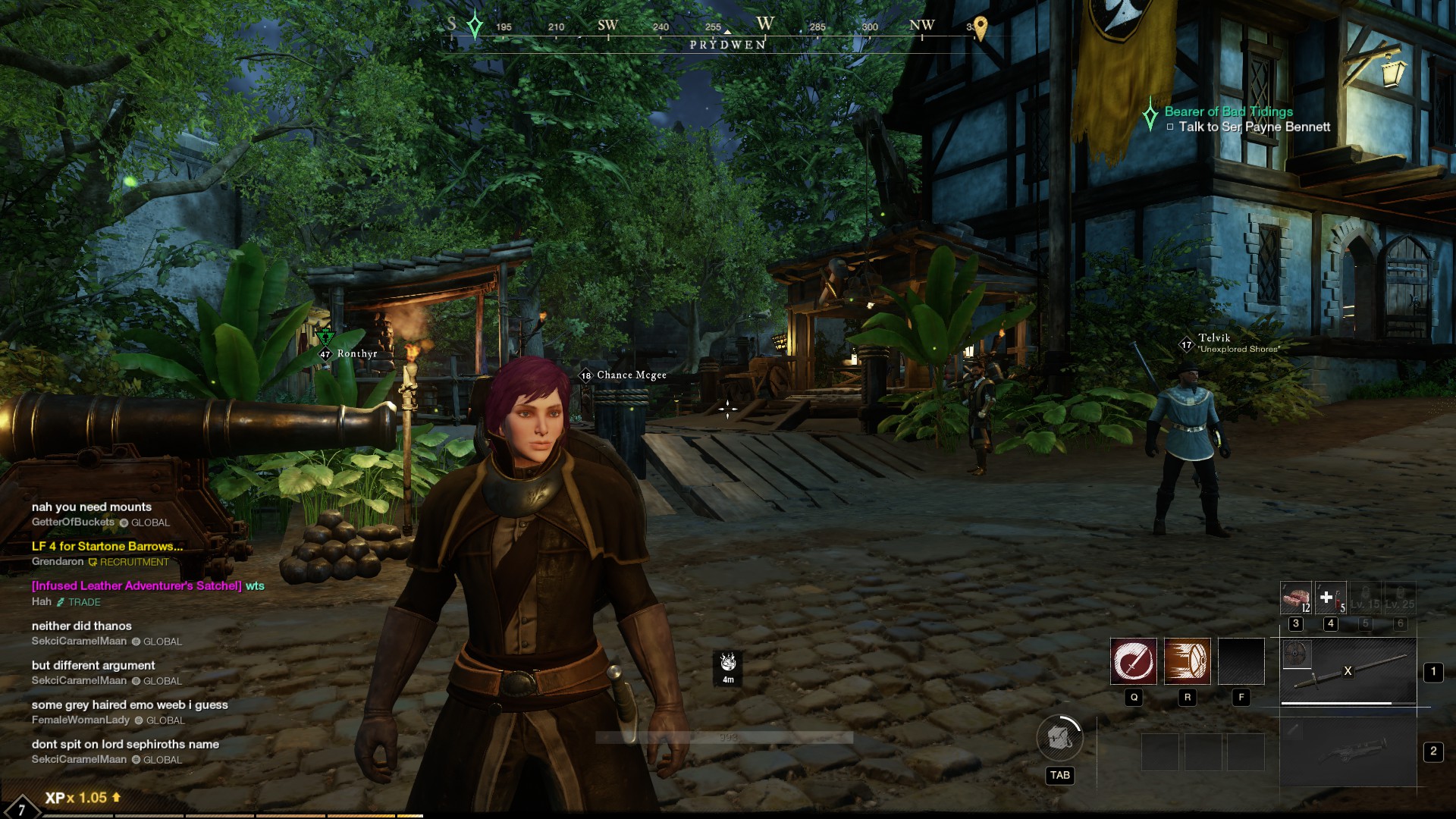The width and height of the screenshot is (1456, 819).
Task: Open the LF 4 for Startone Barrows recruitment message
Action: (107, 546)
